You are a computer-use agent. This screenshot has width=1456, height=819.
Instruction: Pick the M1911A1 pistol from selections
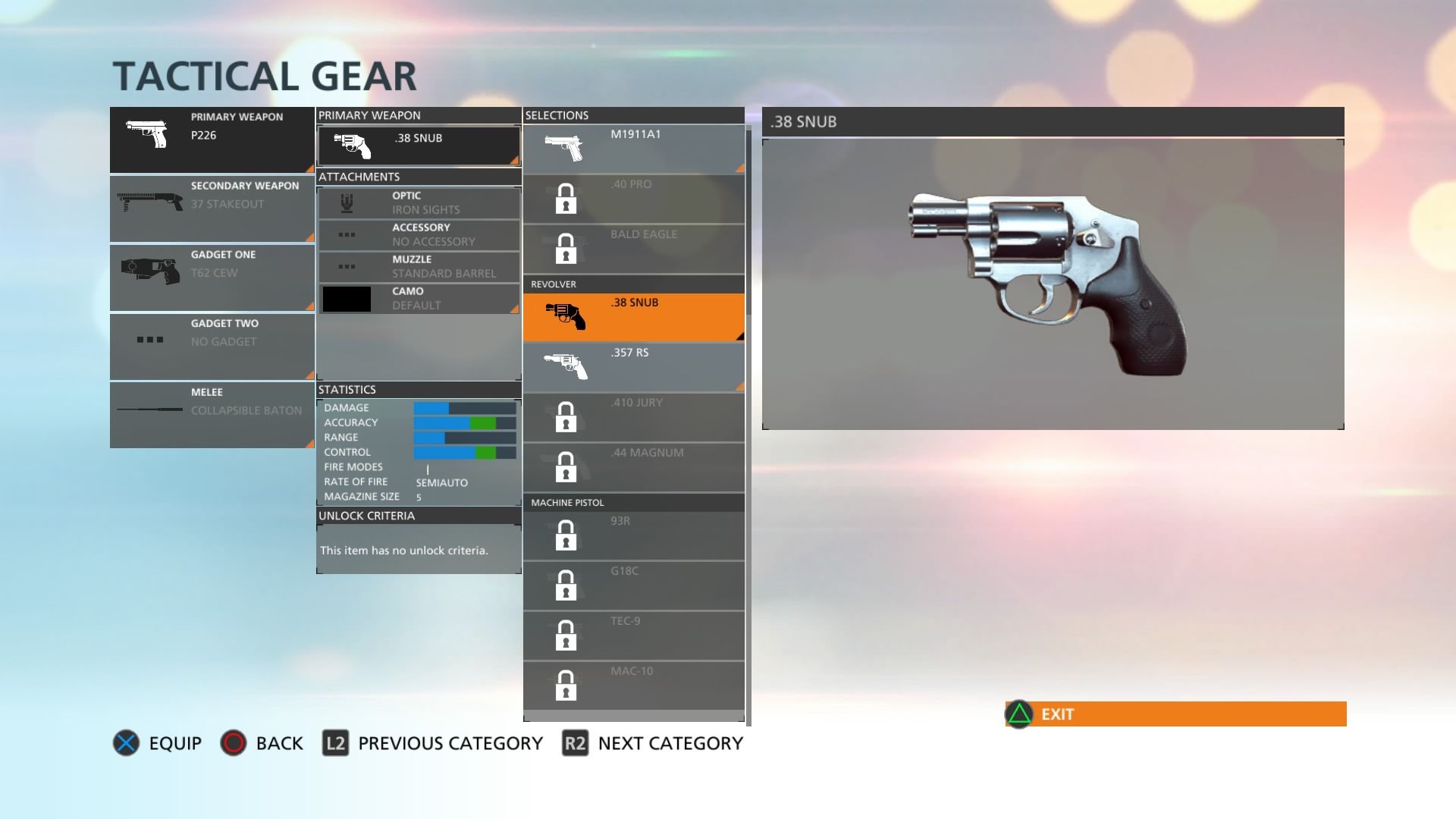[633, 149]
